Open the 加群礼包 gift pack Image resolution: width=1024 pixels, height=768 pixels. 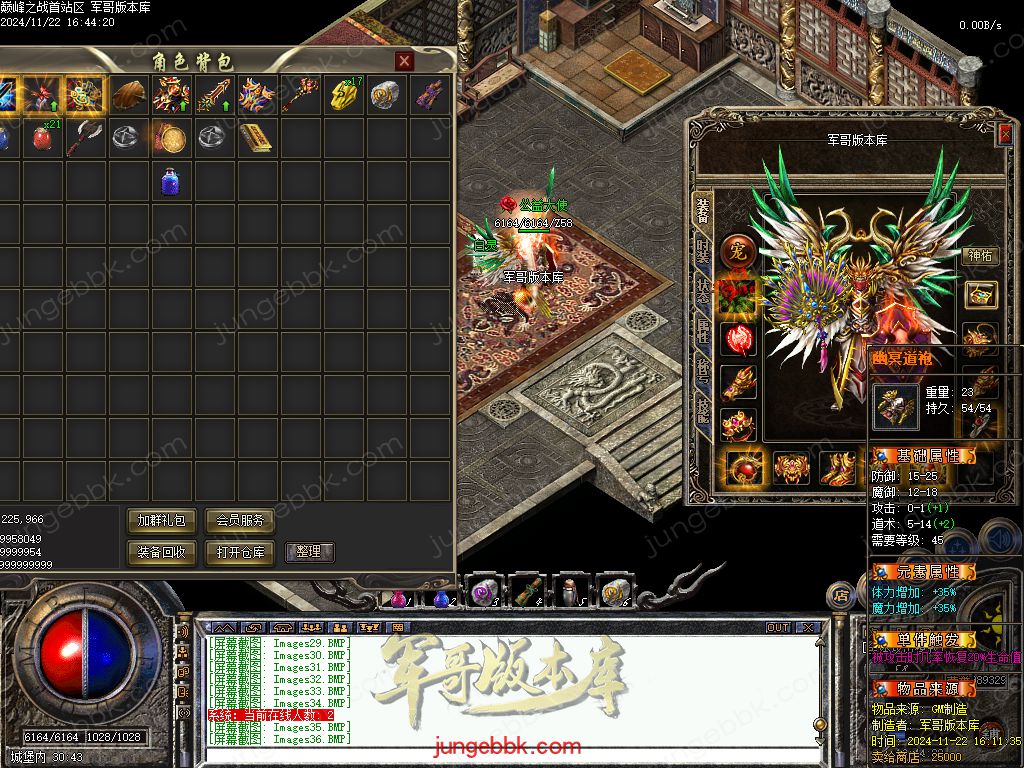[161, 521]
